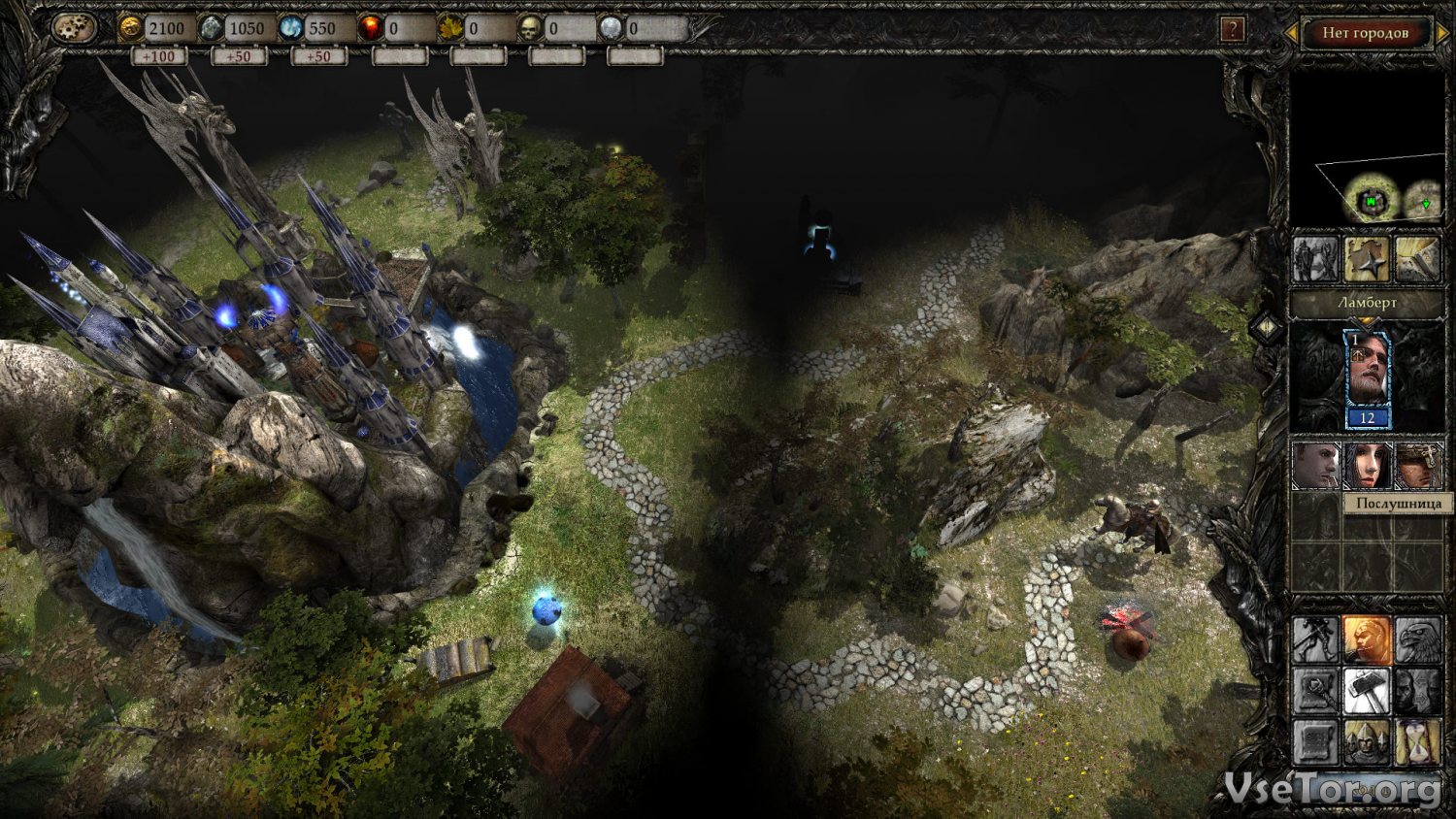Image resolution: width=1456 pixels, height=819 pixels.
Task: Go to the previous city with left arrow
Action: coord(1291,33)
